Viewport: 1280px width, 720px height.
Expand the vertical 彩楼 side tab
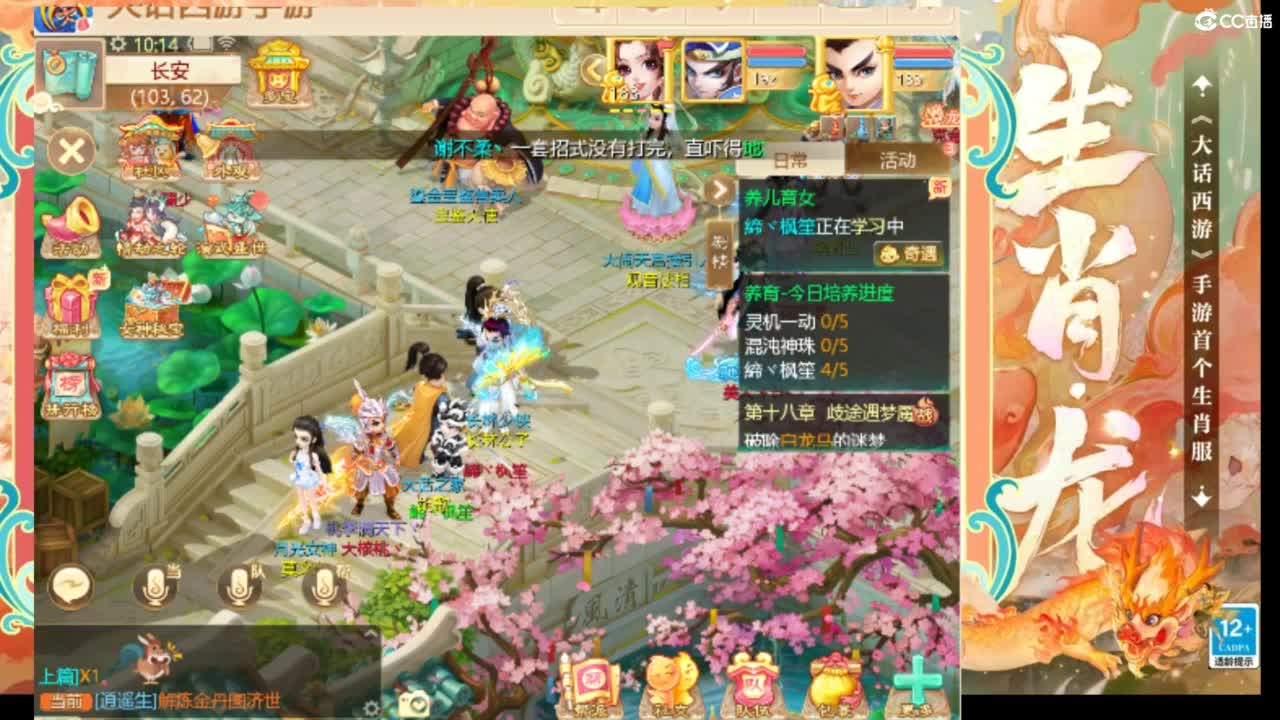pyautogui.click(x=717, y=250)
